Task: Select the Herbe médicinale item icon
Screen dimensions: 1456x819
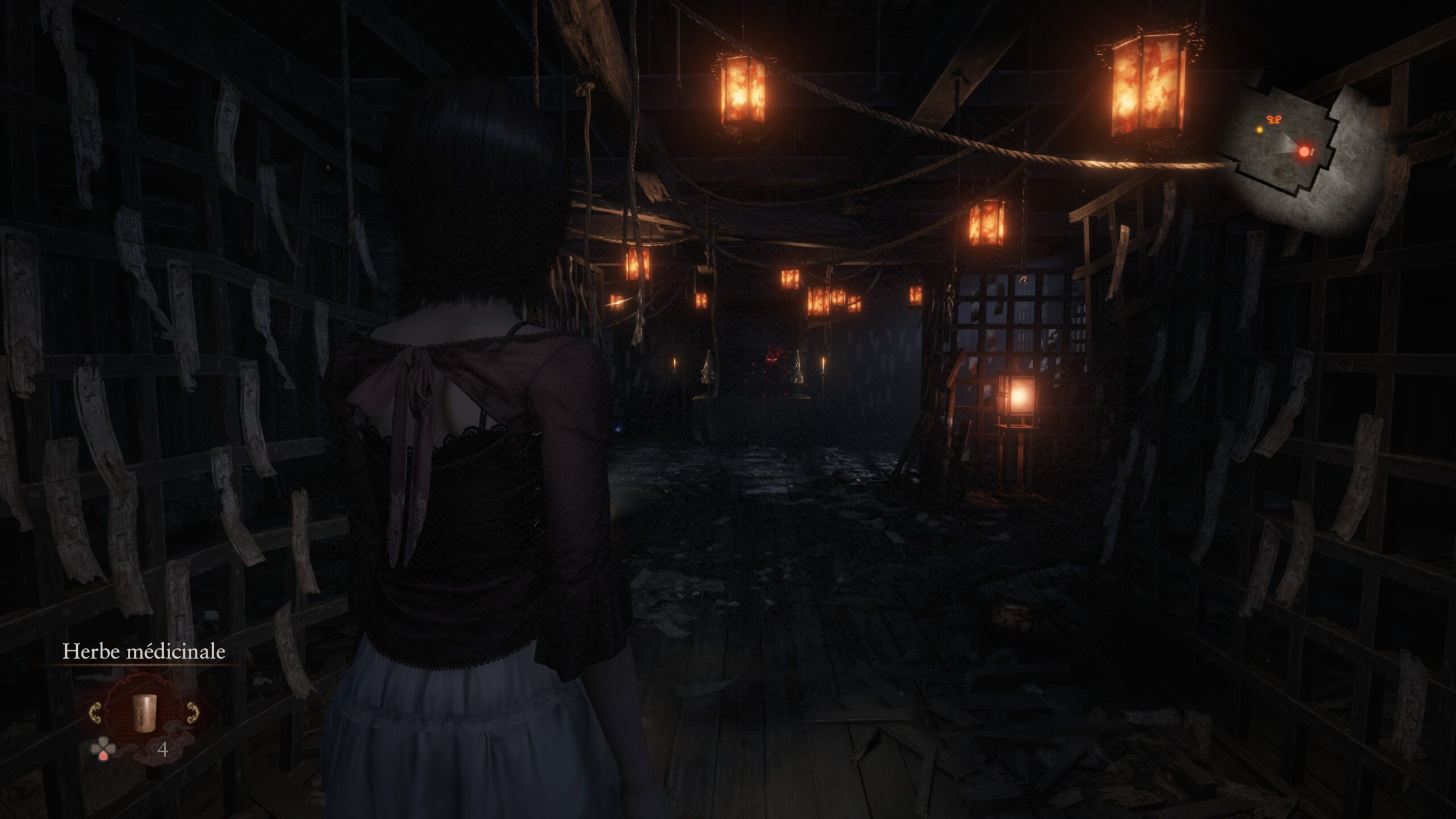Action: pyautogui.click(x=144, y=714)
